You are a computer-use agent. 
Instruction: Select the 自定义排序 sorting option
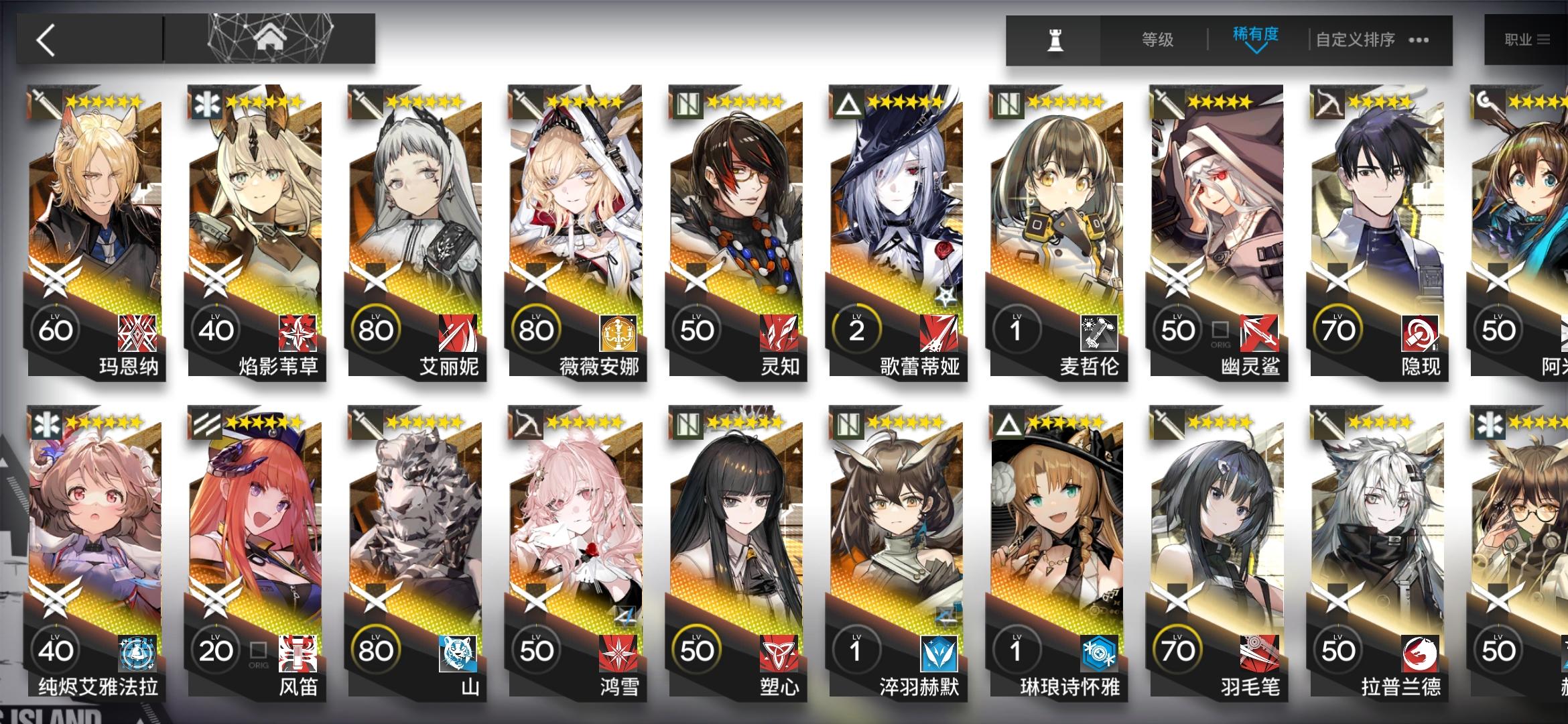point(1354,40)
